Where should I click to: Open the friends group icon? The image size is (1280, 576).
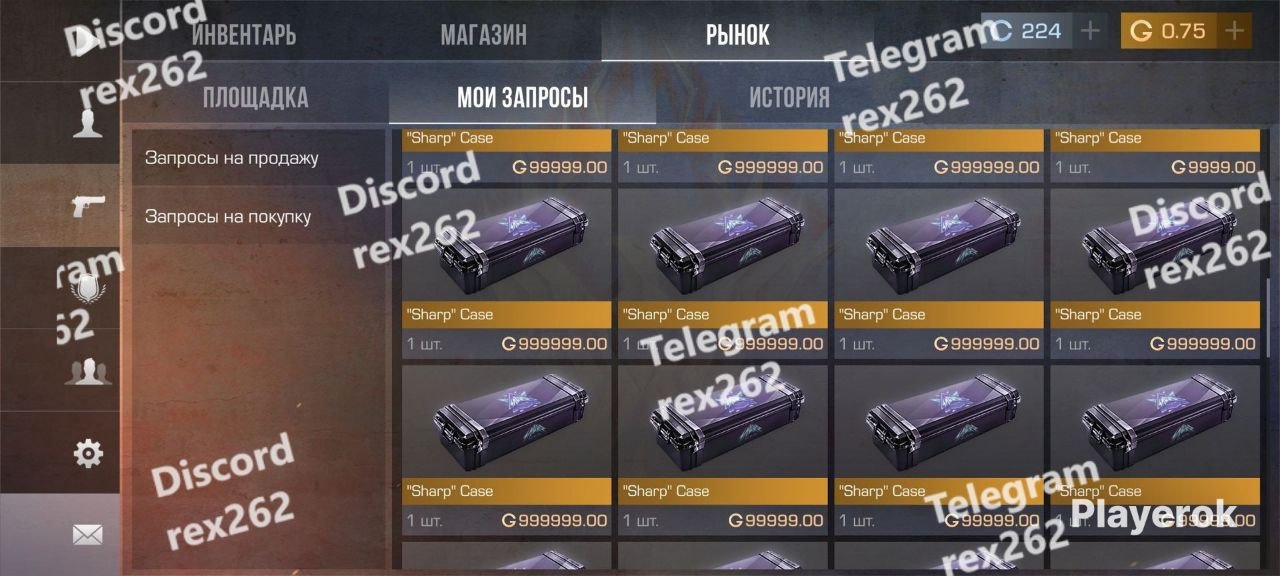[x=88, y=372]
